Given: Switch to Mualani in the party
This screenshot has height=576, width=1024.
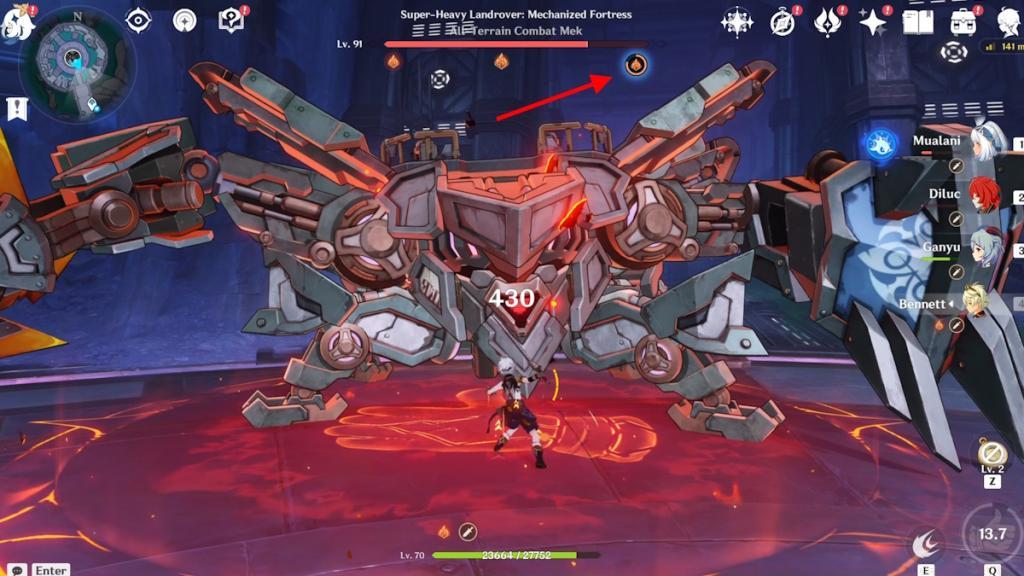Looking at the screenshot, I should (x=985, y=141).
